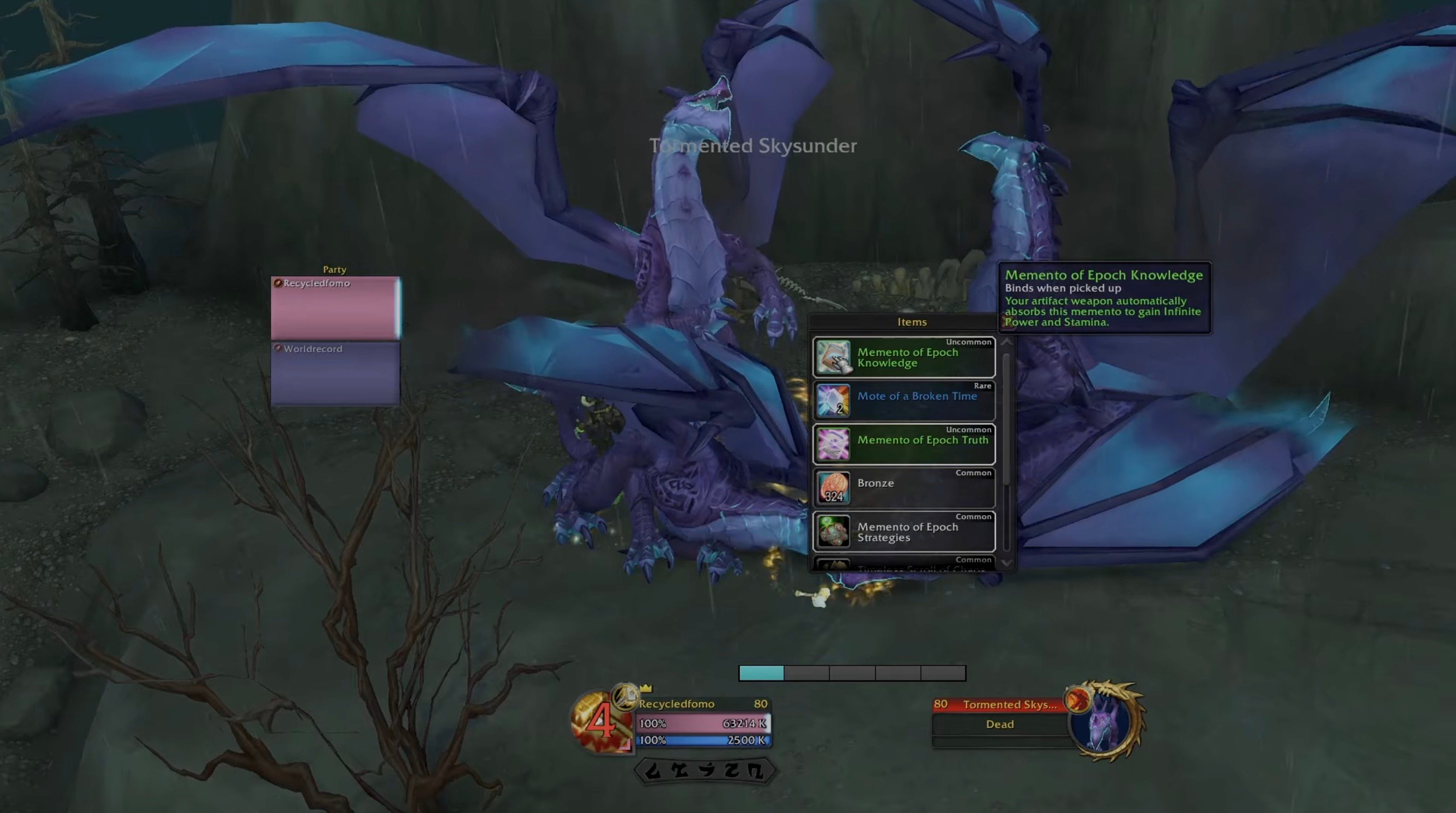
Task: Take the Mote of a Broken Time
Action: coord(903,401)
